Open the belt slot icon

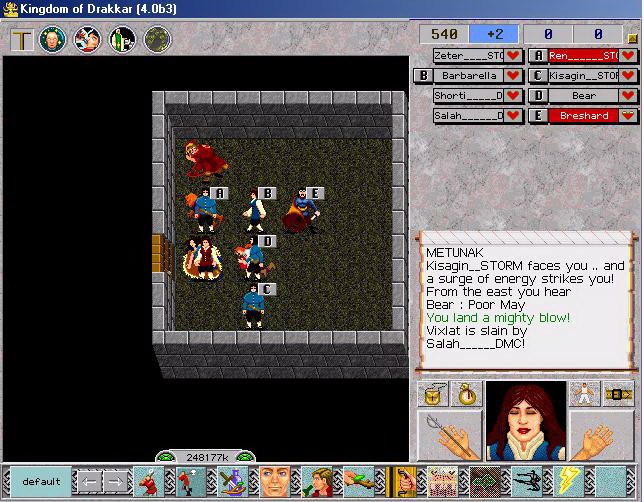(616, 393)
